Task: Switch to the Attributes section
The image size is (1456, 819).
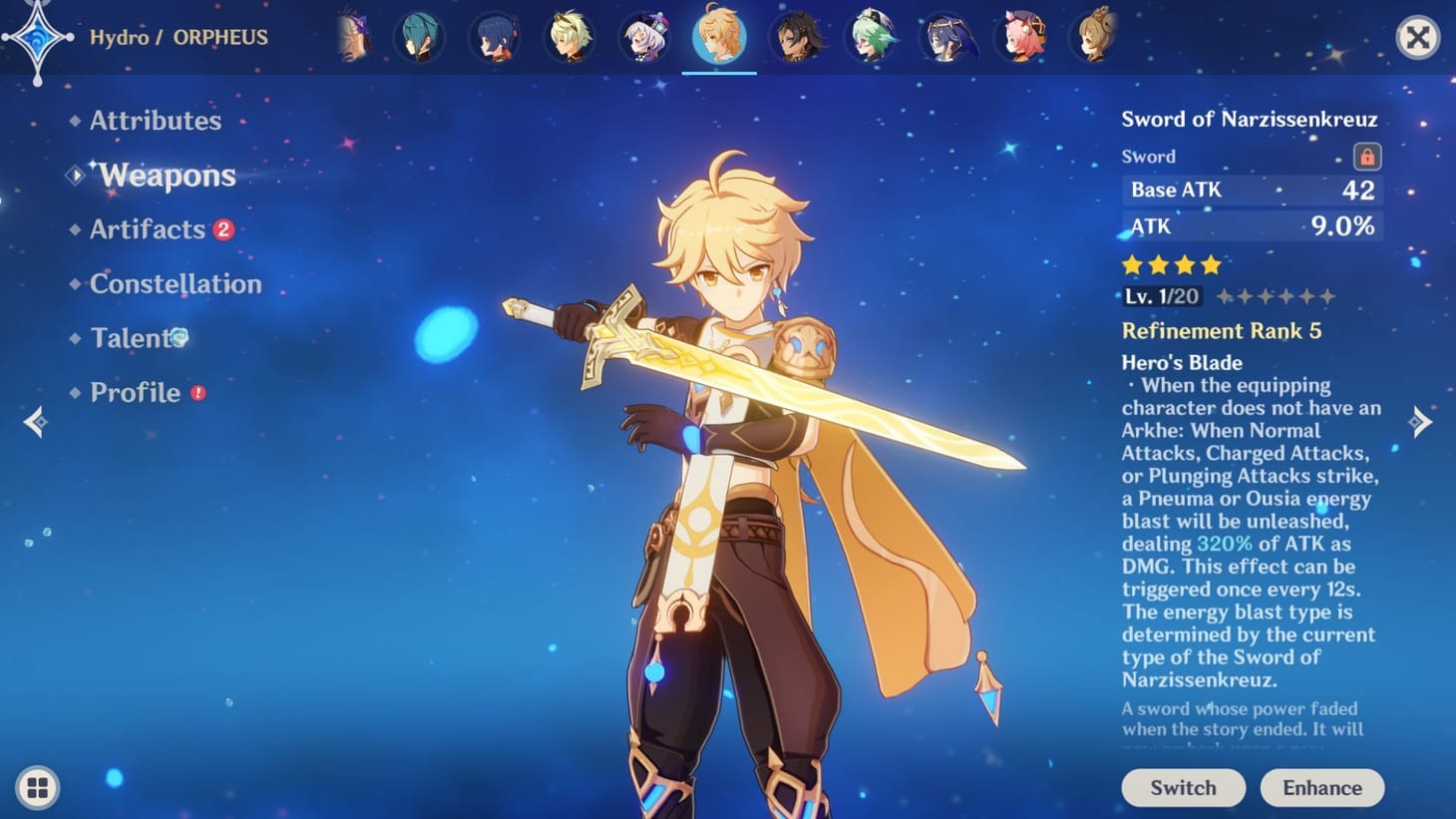Action: point(156,121)
